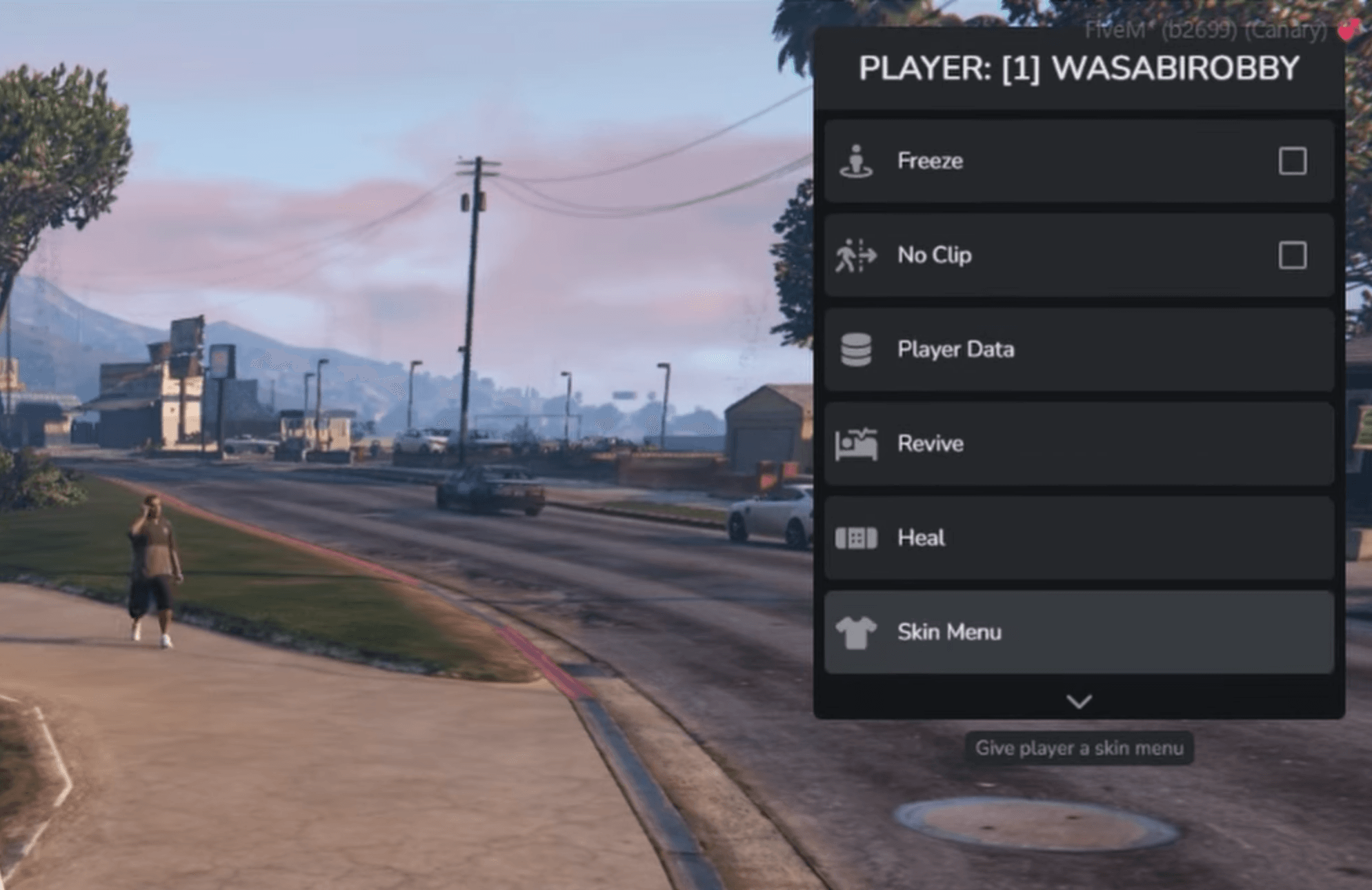Viewport: 1372px width, 890px height.
Task: Click the Revive bed icon
Action: click(856, 444)
